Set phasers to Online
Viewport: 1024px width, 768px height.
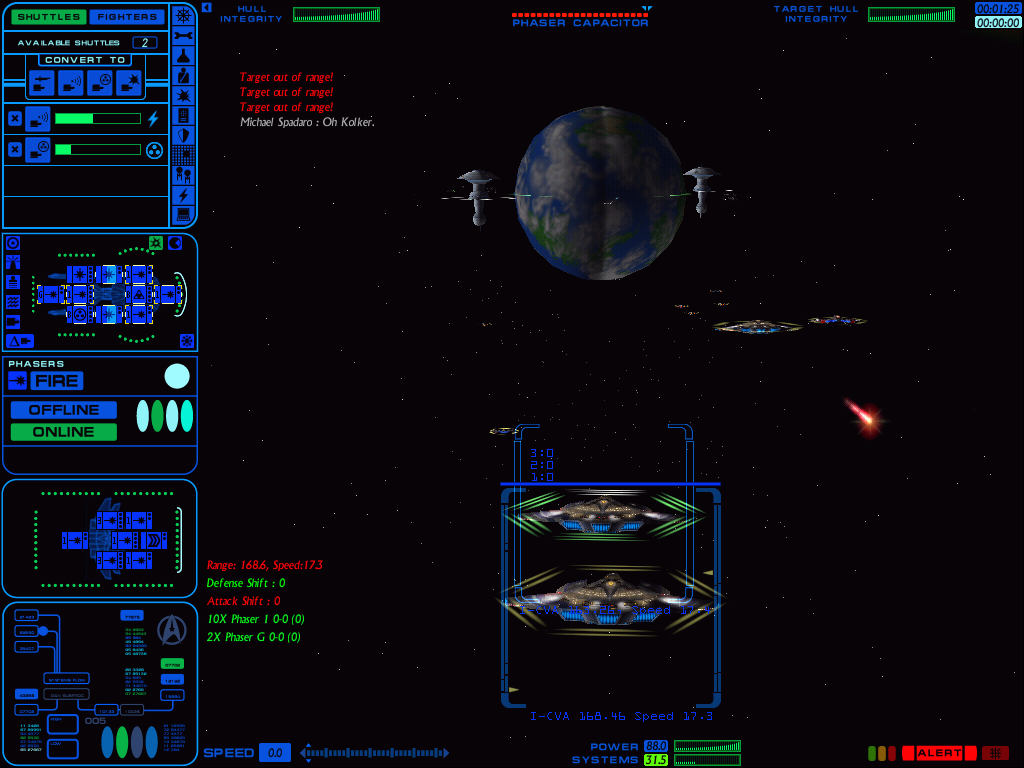click(x=63, y=432)
